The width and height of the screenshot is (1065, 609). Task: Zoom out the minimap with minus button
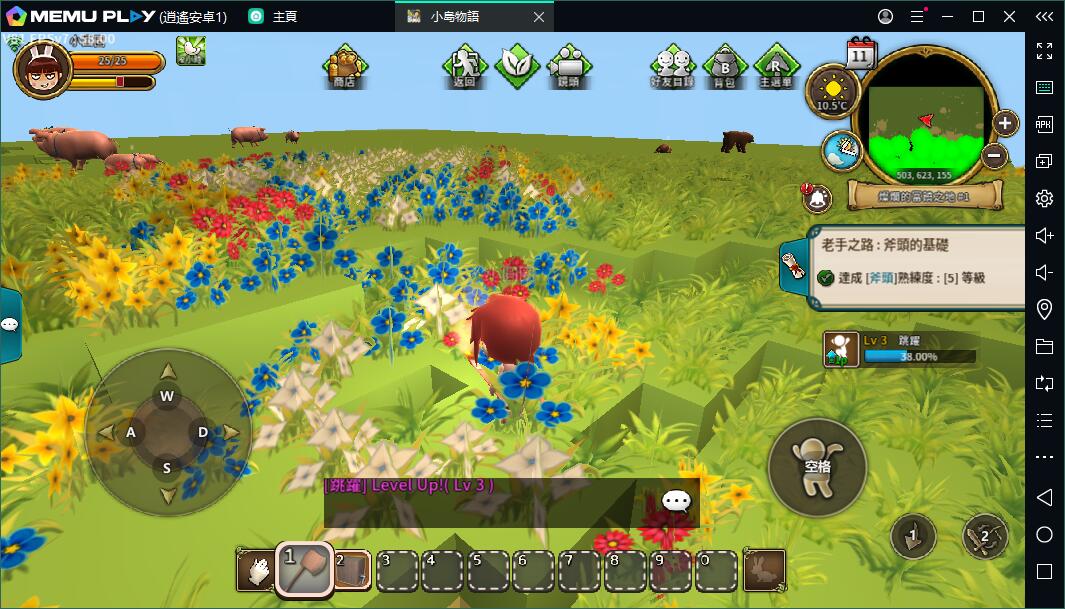(994, 155)
